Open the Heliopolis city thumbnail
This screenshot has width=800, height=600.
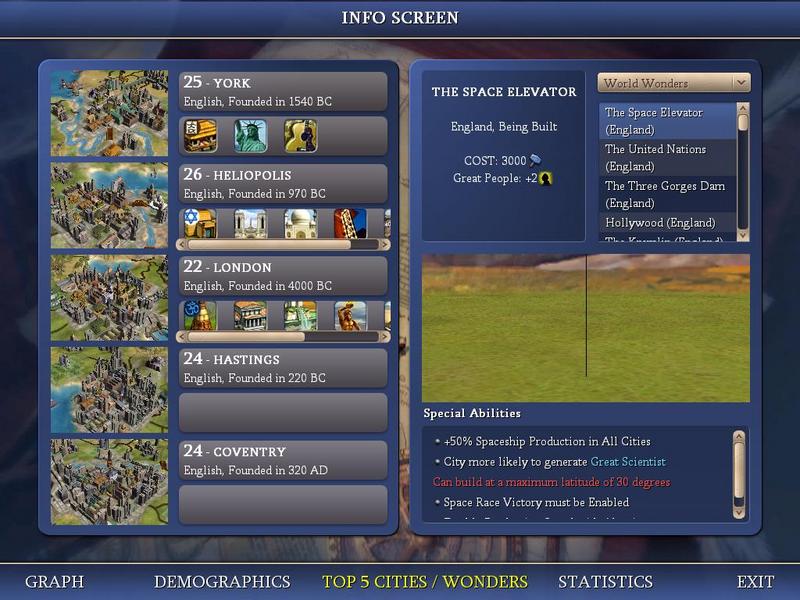(x=109, y=205)
